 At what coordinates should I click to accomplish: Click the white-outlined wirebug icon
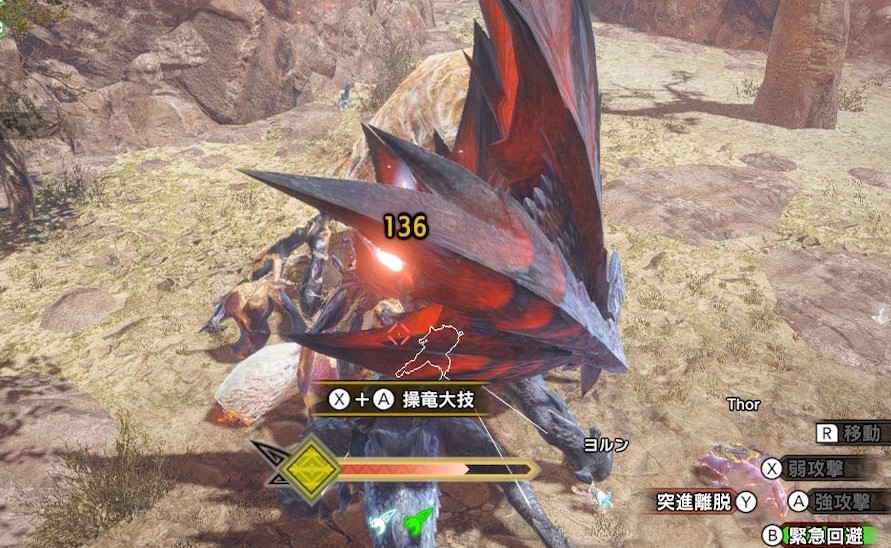382,521
